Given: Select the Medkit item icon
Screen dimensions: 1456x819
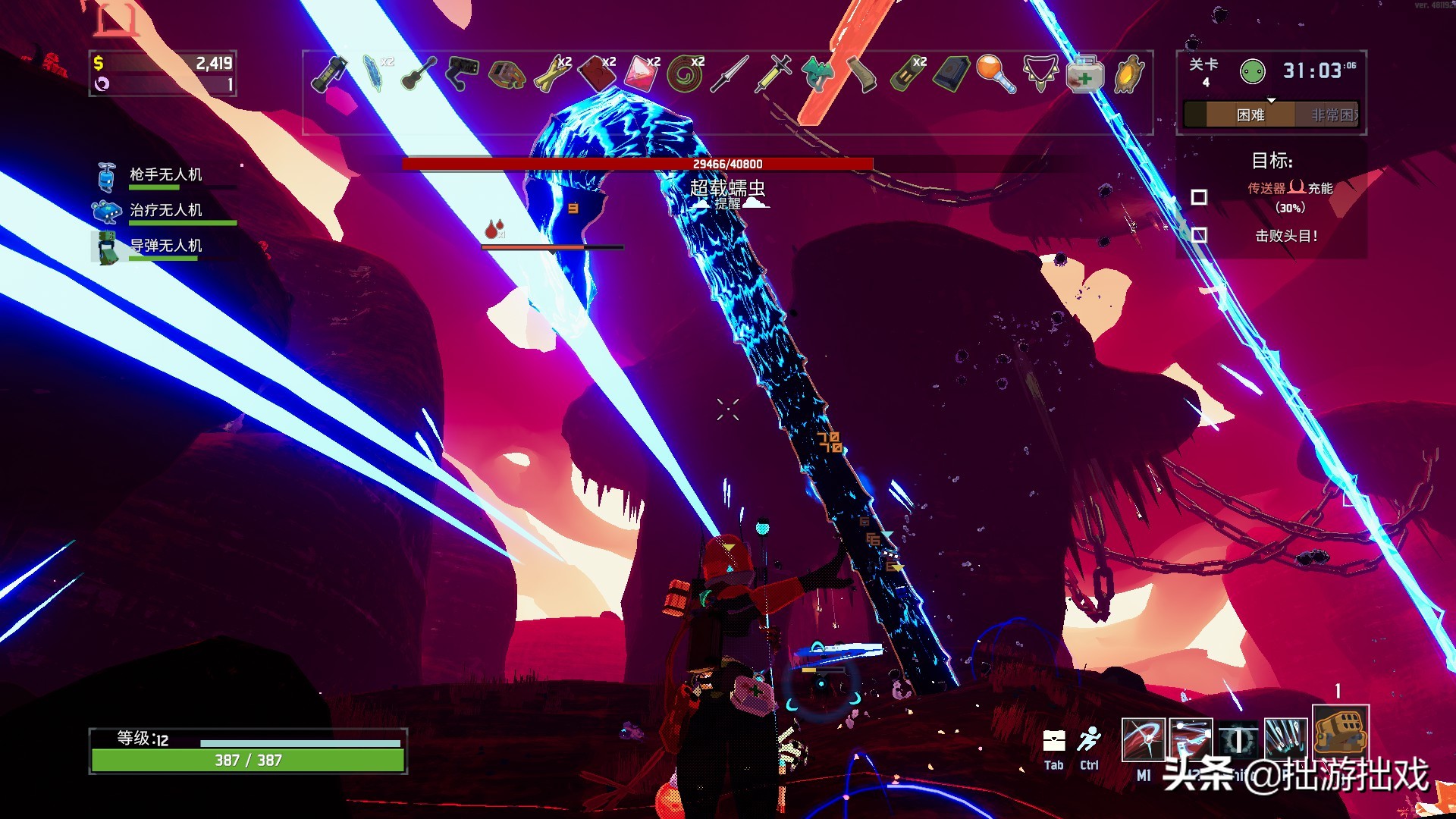Looking at the screenshot, I should click(1085, 74).
